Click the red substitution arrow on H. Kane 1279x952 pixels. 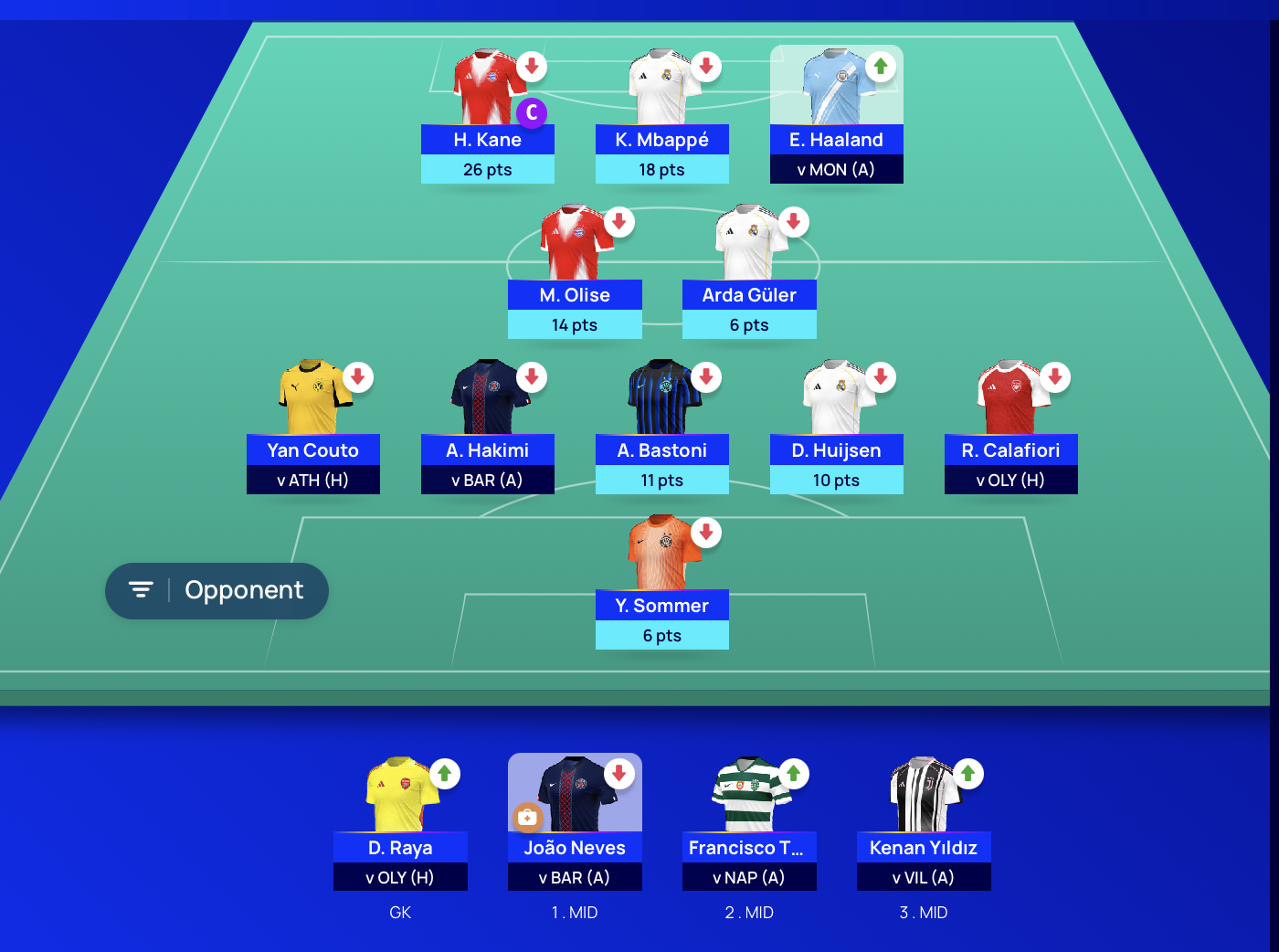pyautogui.click(x=532, y=67)
